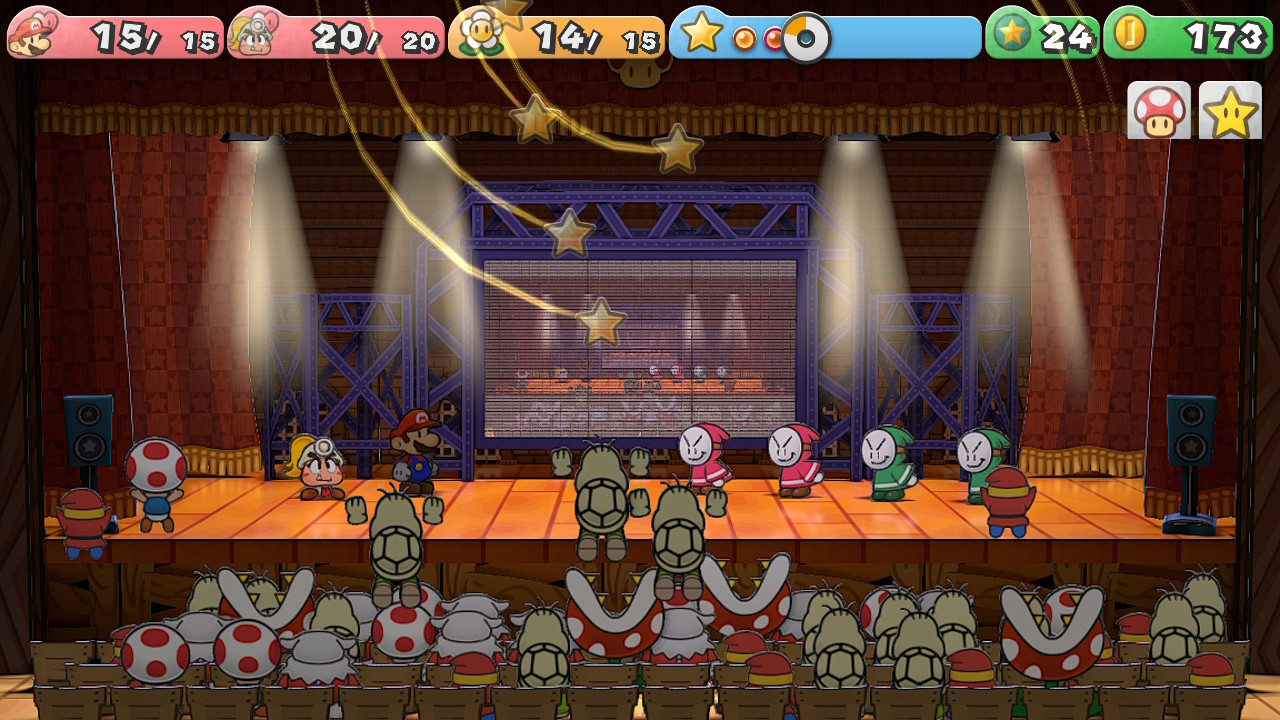Select the red mushroom item icon
The image size is (1280, 720).
click(1159, 111)
